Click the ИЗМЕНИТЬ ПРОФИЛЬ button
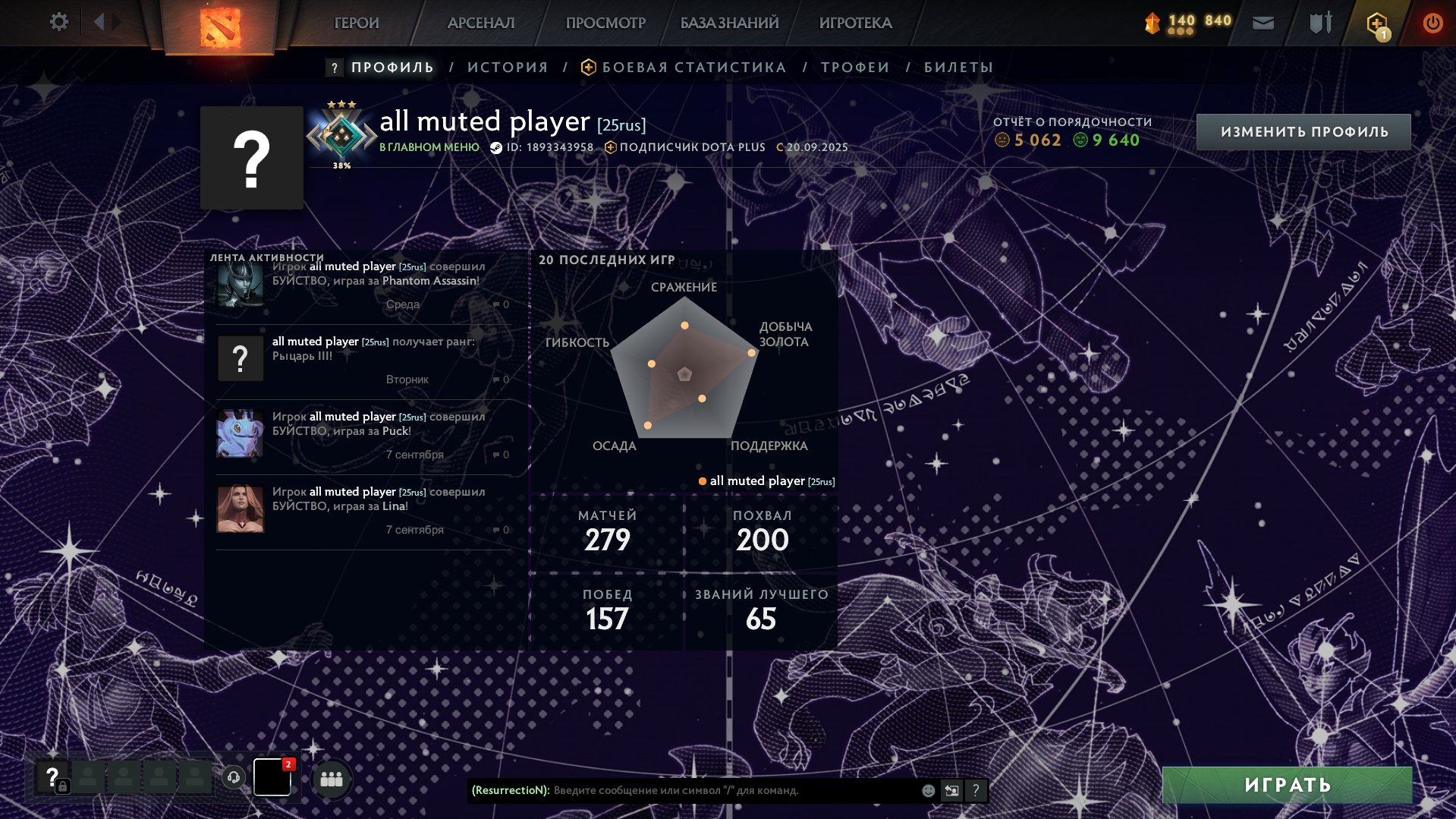This screenshot has height=819, width=1456. click(x=1303, y=131)
